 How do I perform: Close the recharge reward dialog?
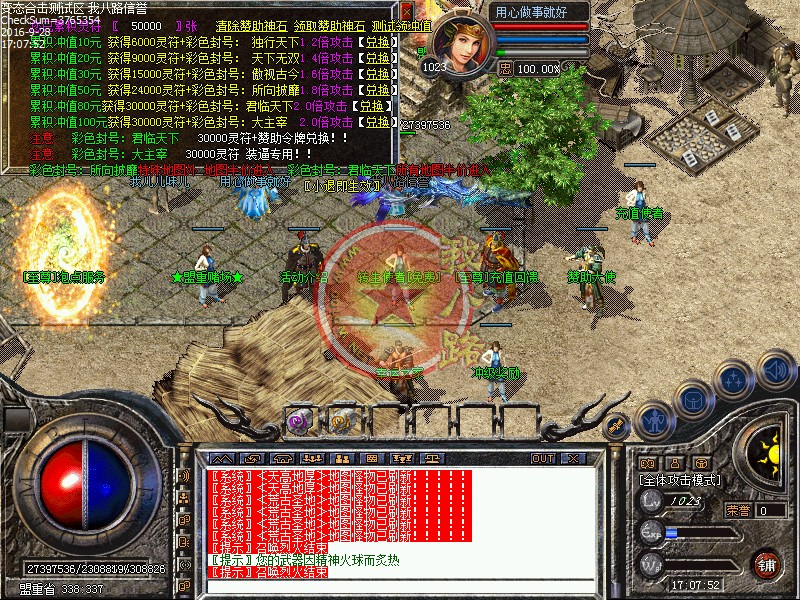pyautogui.click(x=407, y=11)
